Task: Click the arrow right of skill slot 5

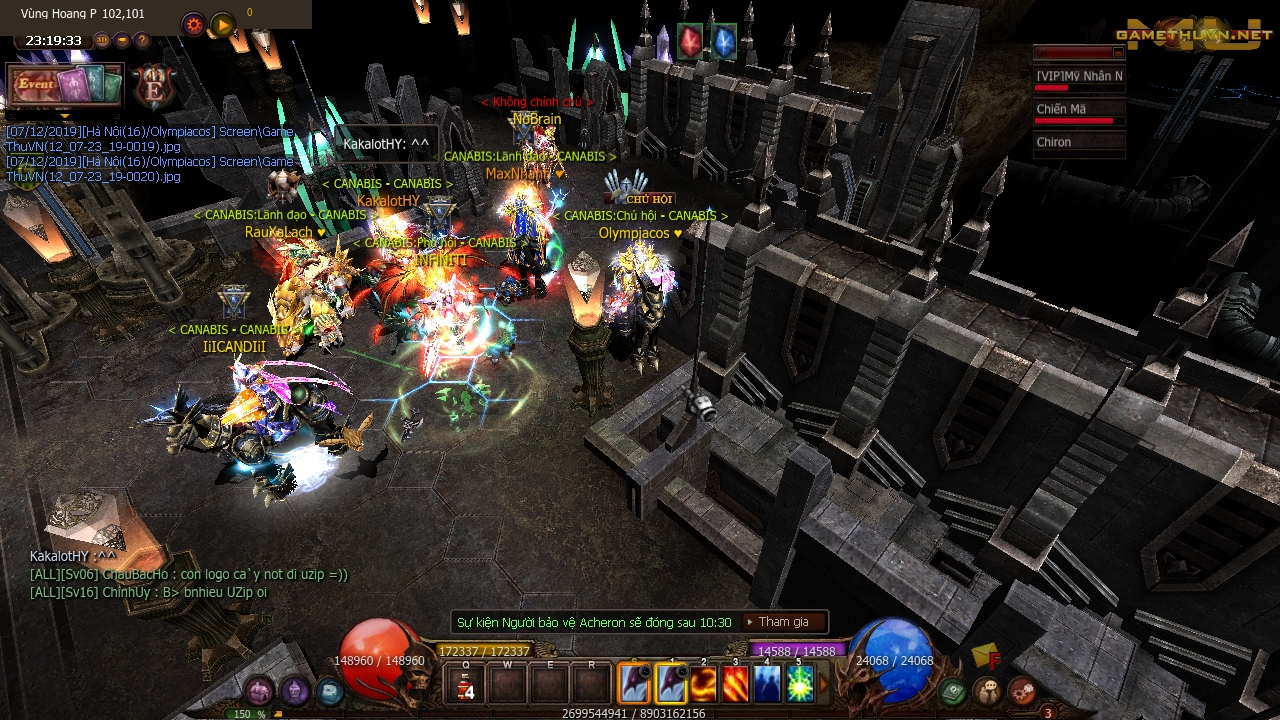Action: [x=824, y=681]
